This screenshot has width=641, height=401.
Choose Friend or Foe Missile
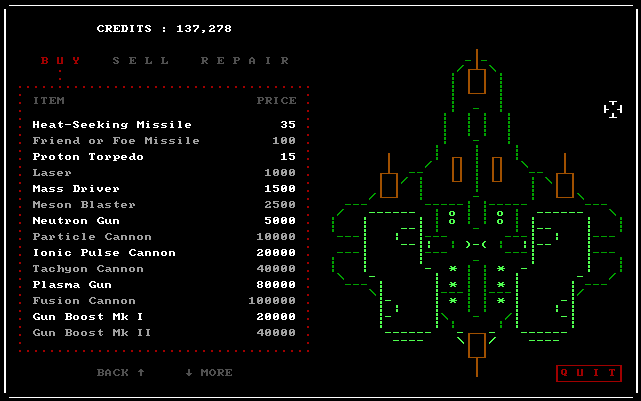tap(116, 141)
